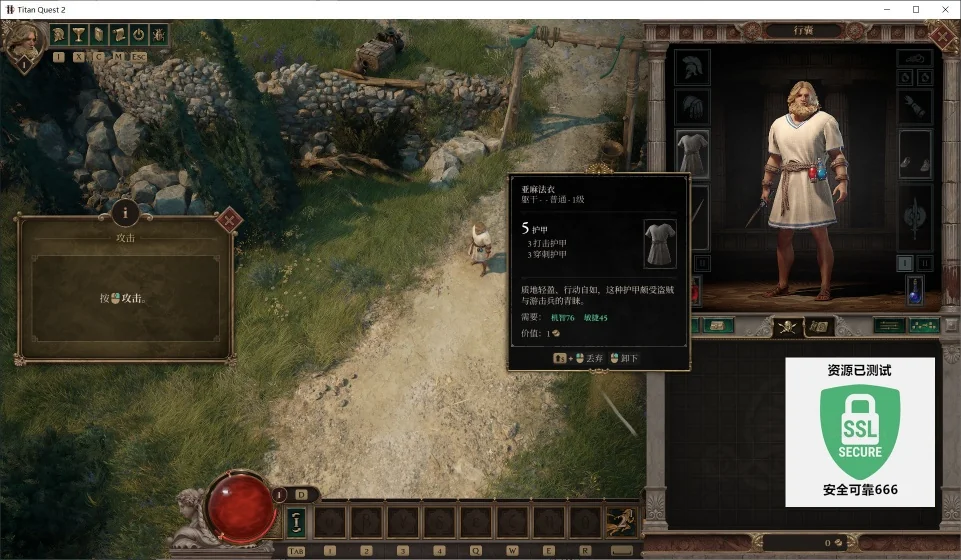
Task: Open the character helmet menu icon
Action: pos(60,34)
